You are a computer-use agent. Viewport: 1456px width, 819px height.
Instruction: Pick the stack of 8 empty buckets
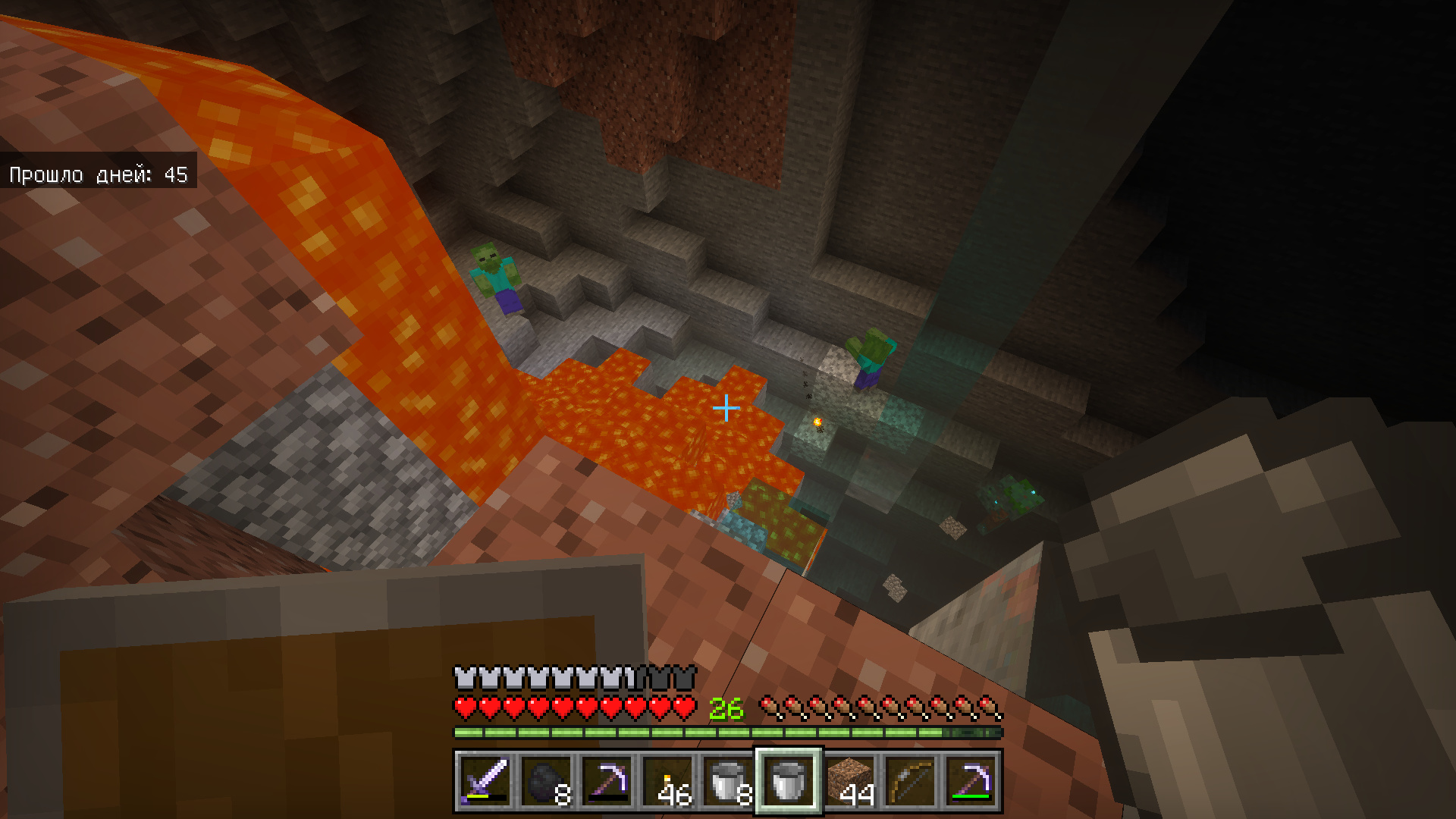pyautogui.click(x=727, y=781)
